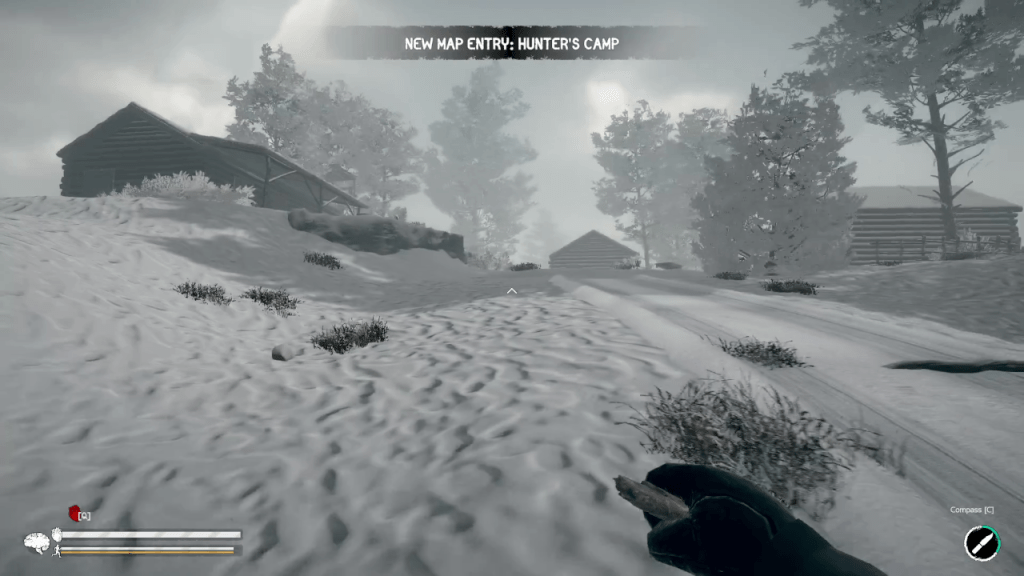The height and width of the screenshot is (576, 1024).
Task: Click the red item quick-use icon
Action: click(x=74, y=514)
